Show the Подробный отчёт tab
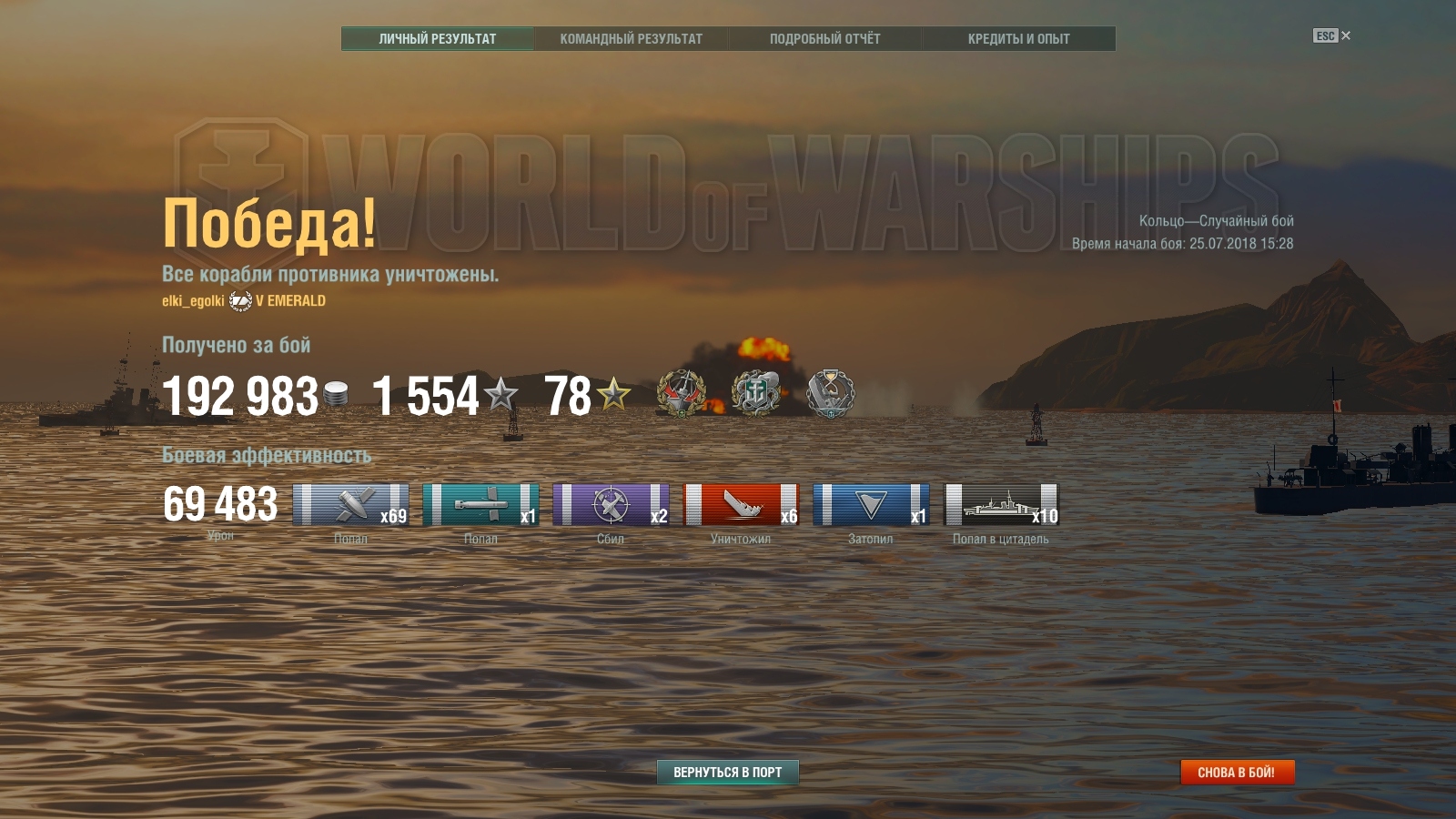 tap(824, 38)
